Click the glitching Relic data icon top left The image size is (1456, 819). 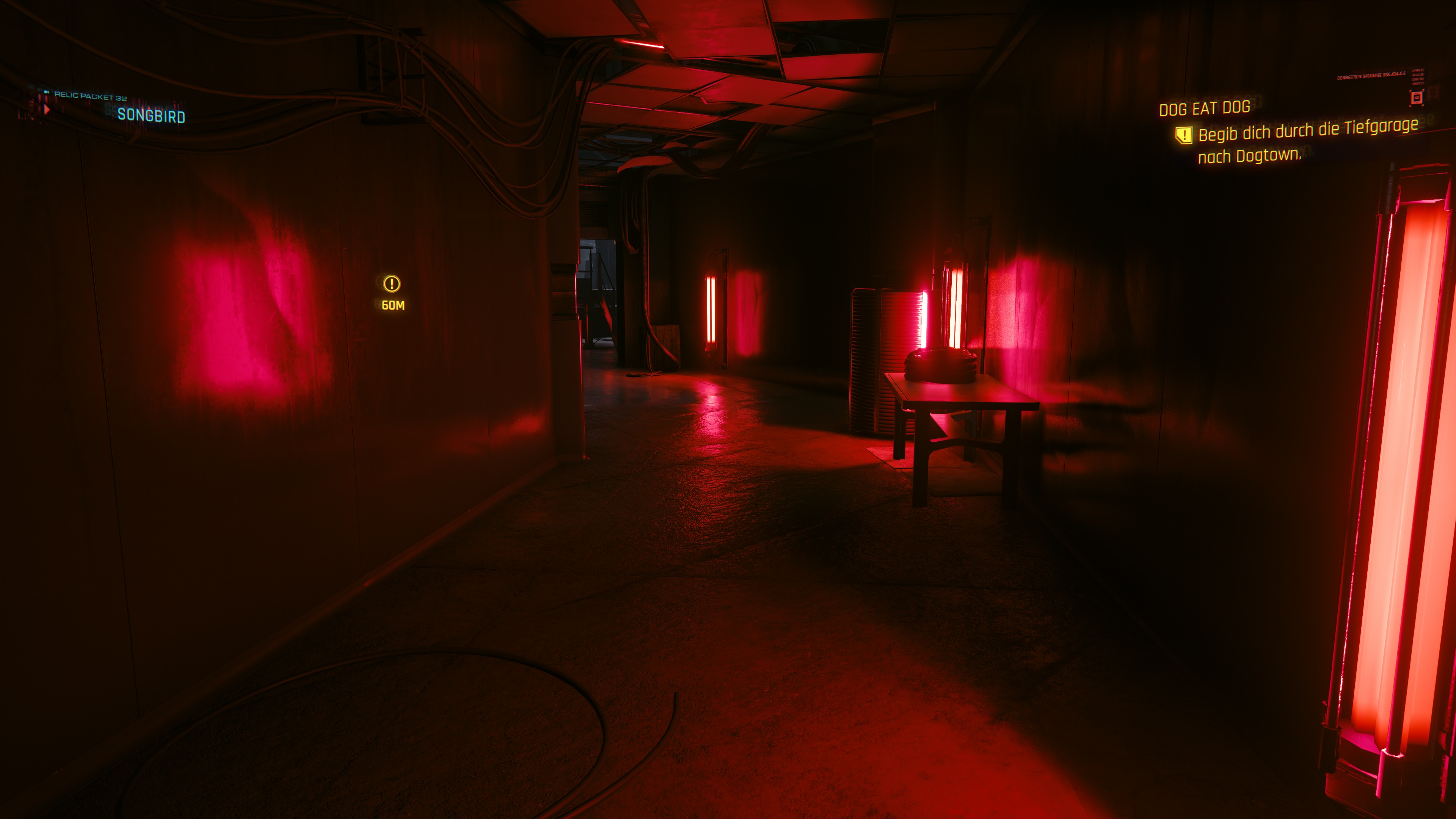pyautogui.click(x=47, y=91)
